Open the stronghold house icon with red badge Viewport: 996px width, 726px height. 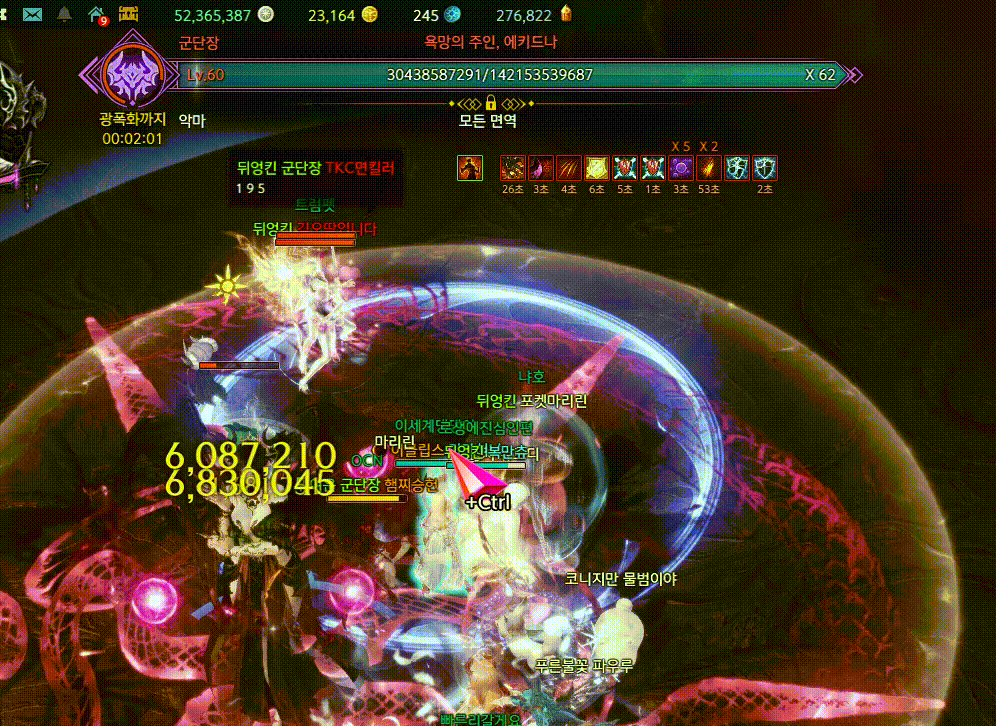coord(97,15)
